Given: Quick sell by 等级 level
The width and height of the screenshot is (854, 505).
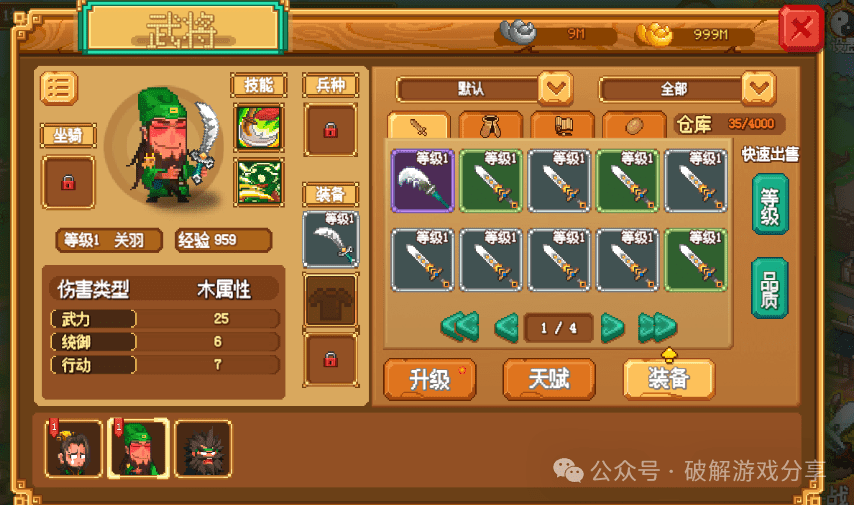Looking at the screenshot, I should tap(770, 203).
